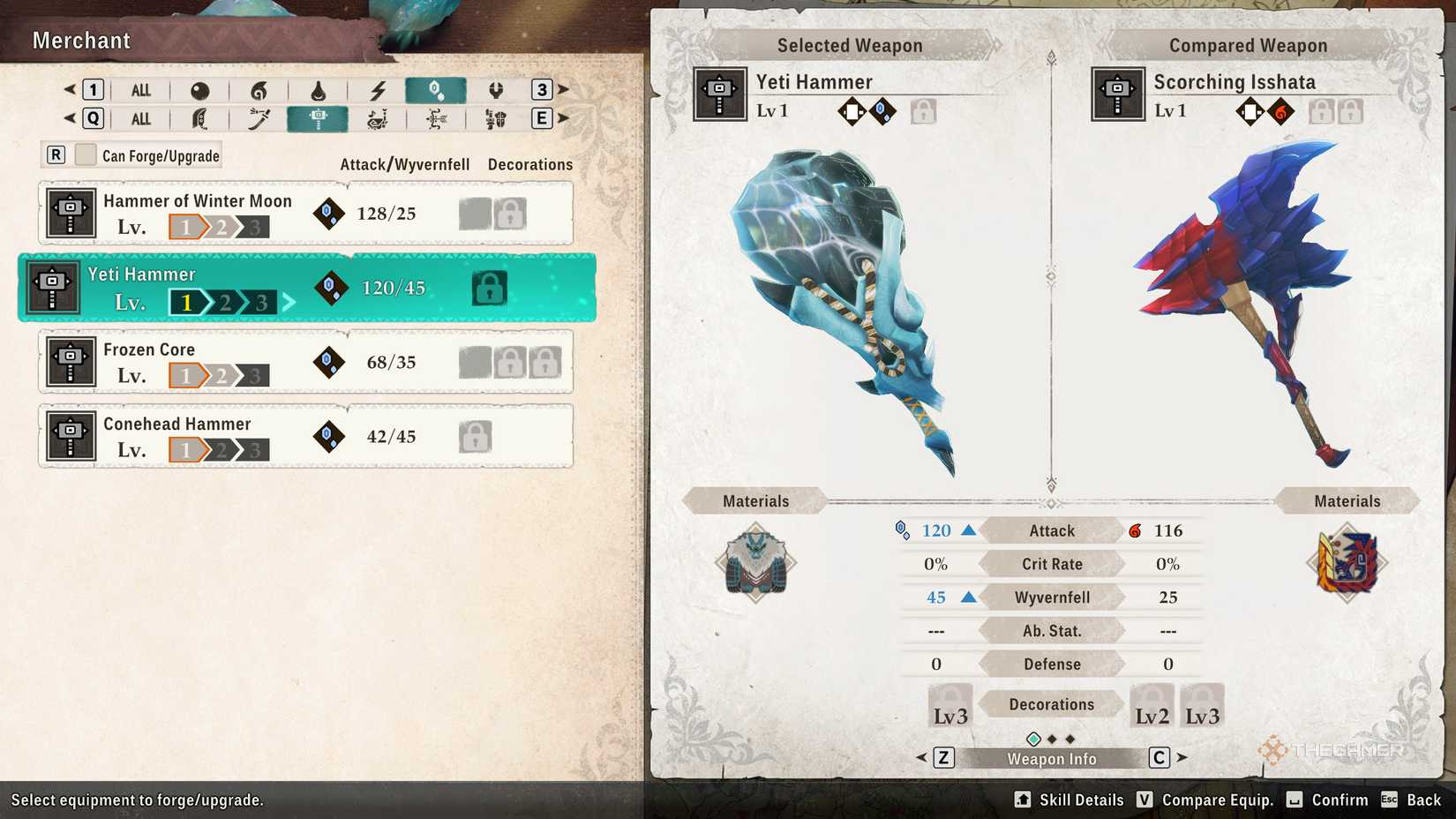Select the water element filter icon
Screen dimensions: 1456x819
pyautogui.click(x=319, y=89)
